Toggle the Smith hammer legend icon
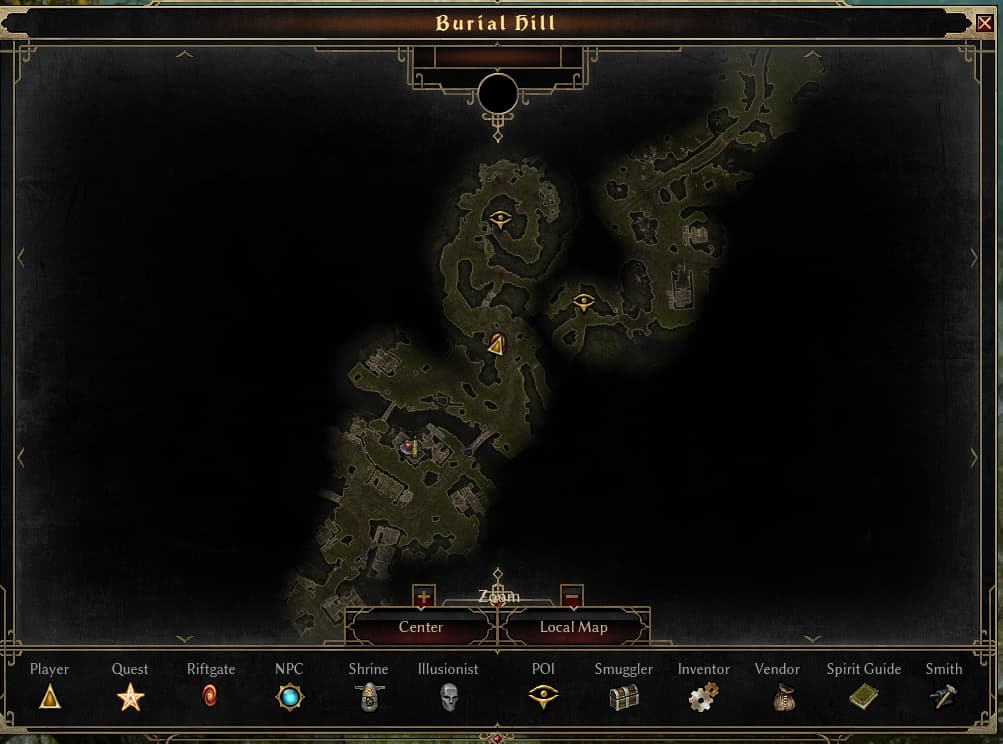Image resolution: width=1003 pixels, height=744 pixels. click(x=943, y=697)
